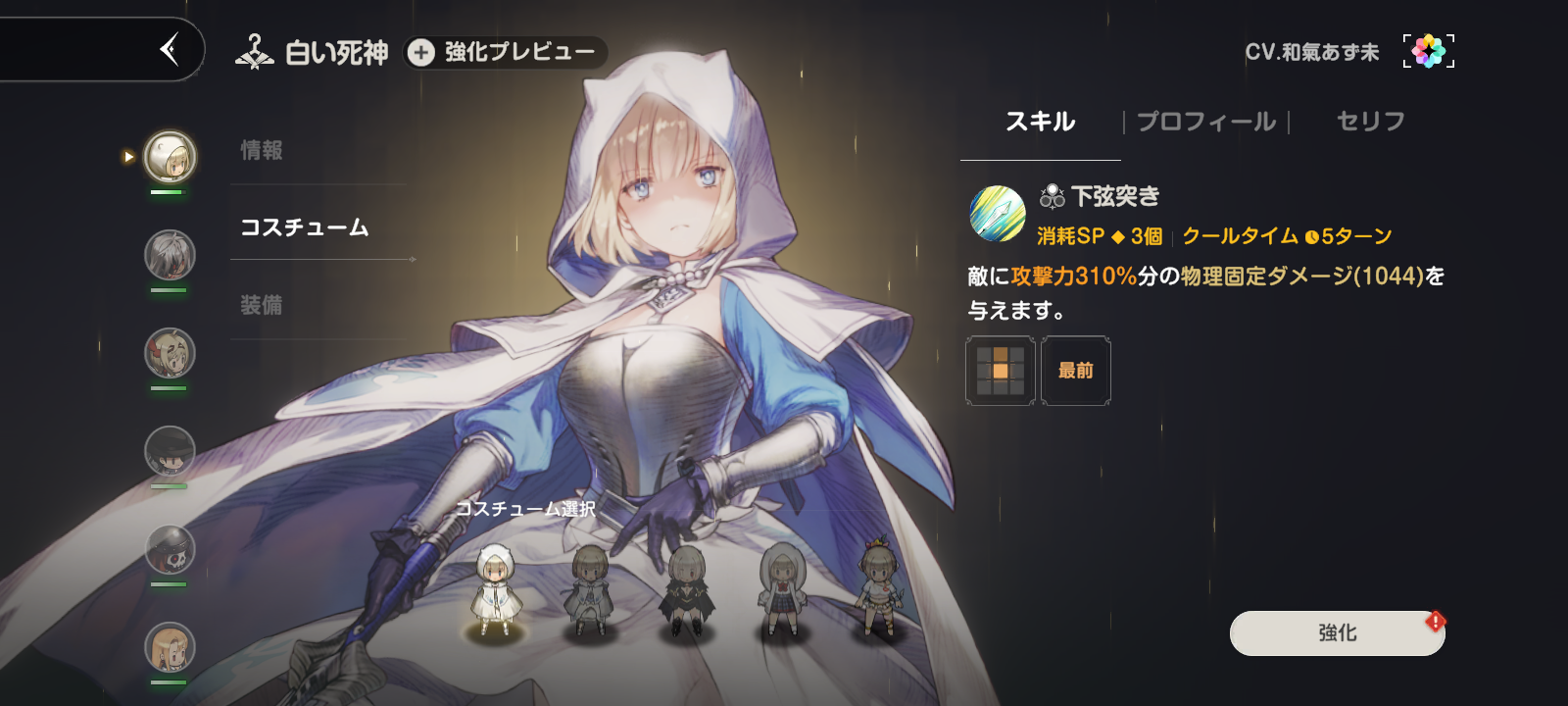
Task: Open the skill range grid indicator
Action: coord(1000,371)
